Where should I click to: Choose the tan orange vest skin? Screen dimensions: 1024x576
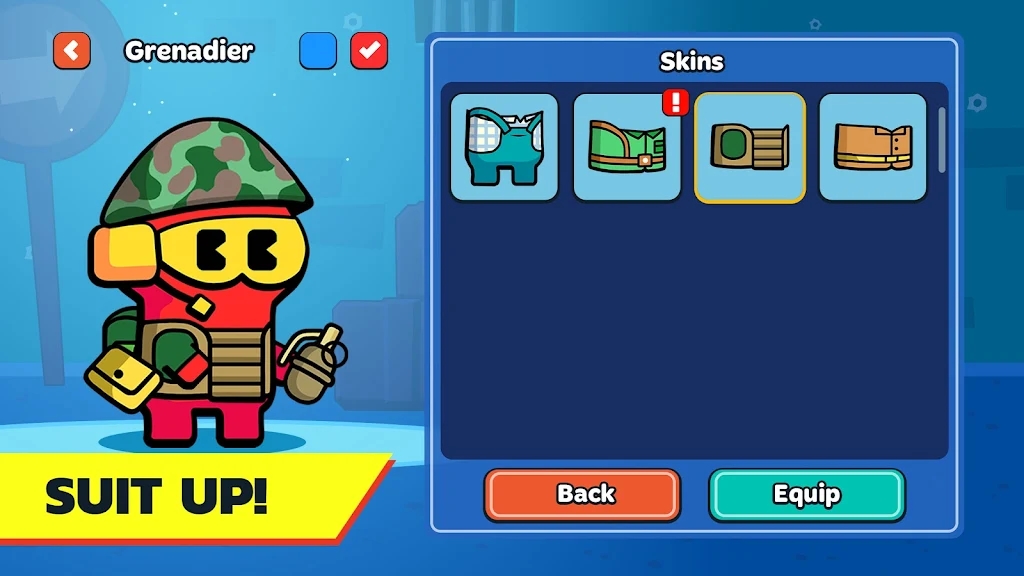tap(873, 147)
